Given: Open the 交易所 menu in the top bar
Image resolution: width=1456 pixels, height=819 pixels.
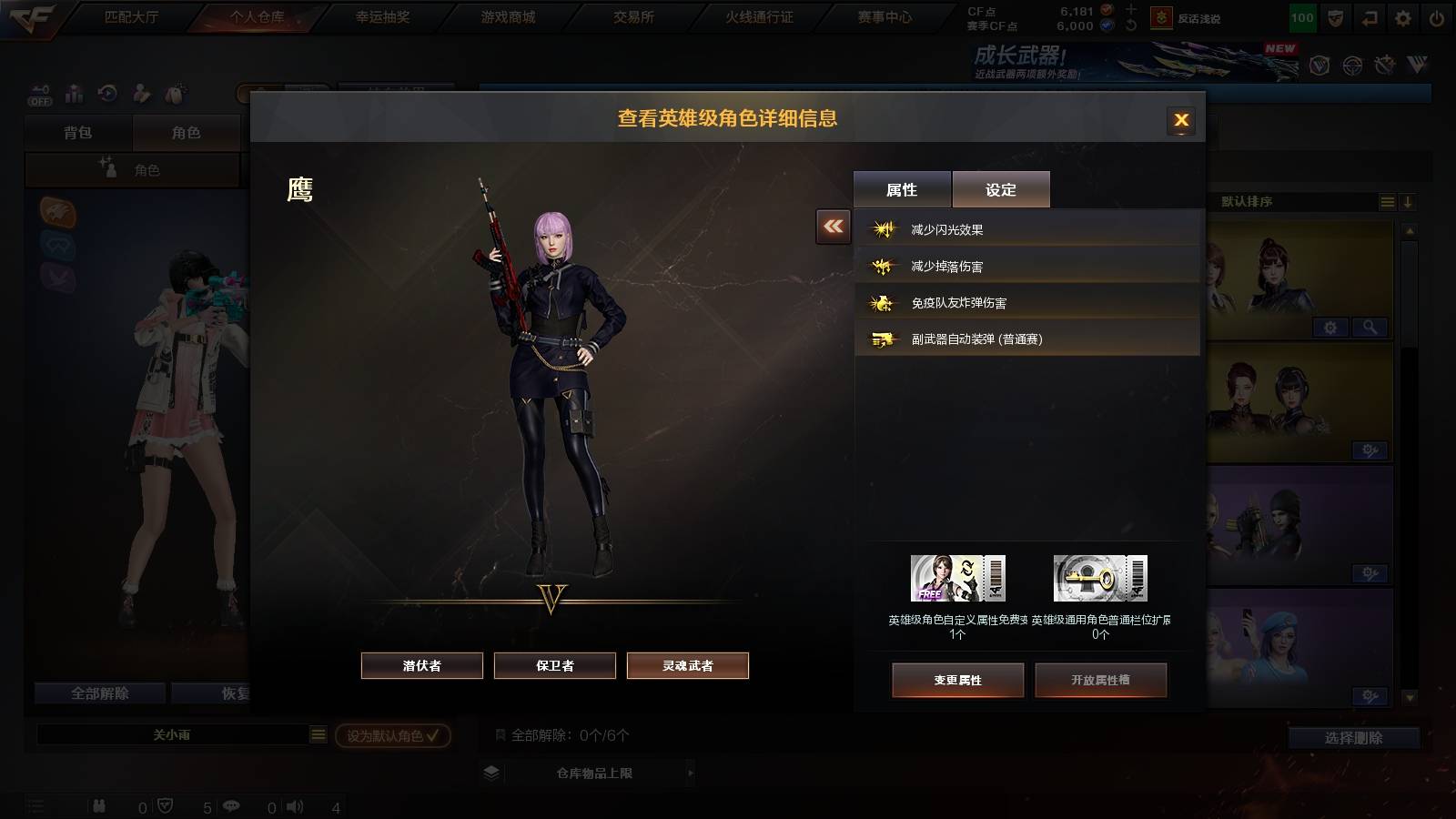Looking at the screenshot, I should 634,15.
